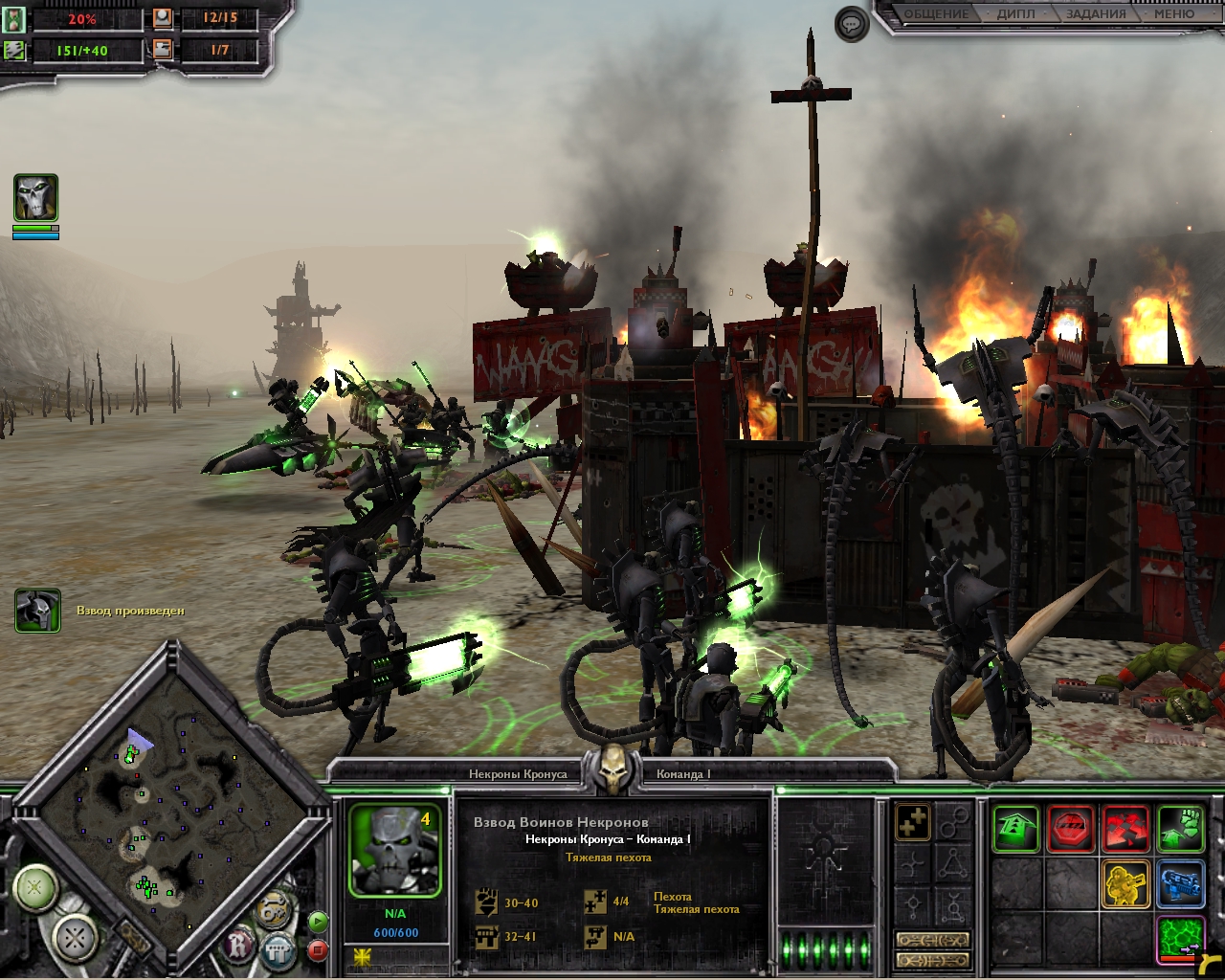Image resolution: width=1225 pixels, height=980 pixels.
Task: Activate the green arrow move command
Action: 1015,829
